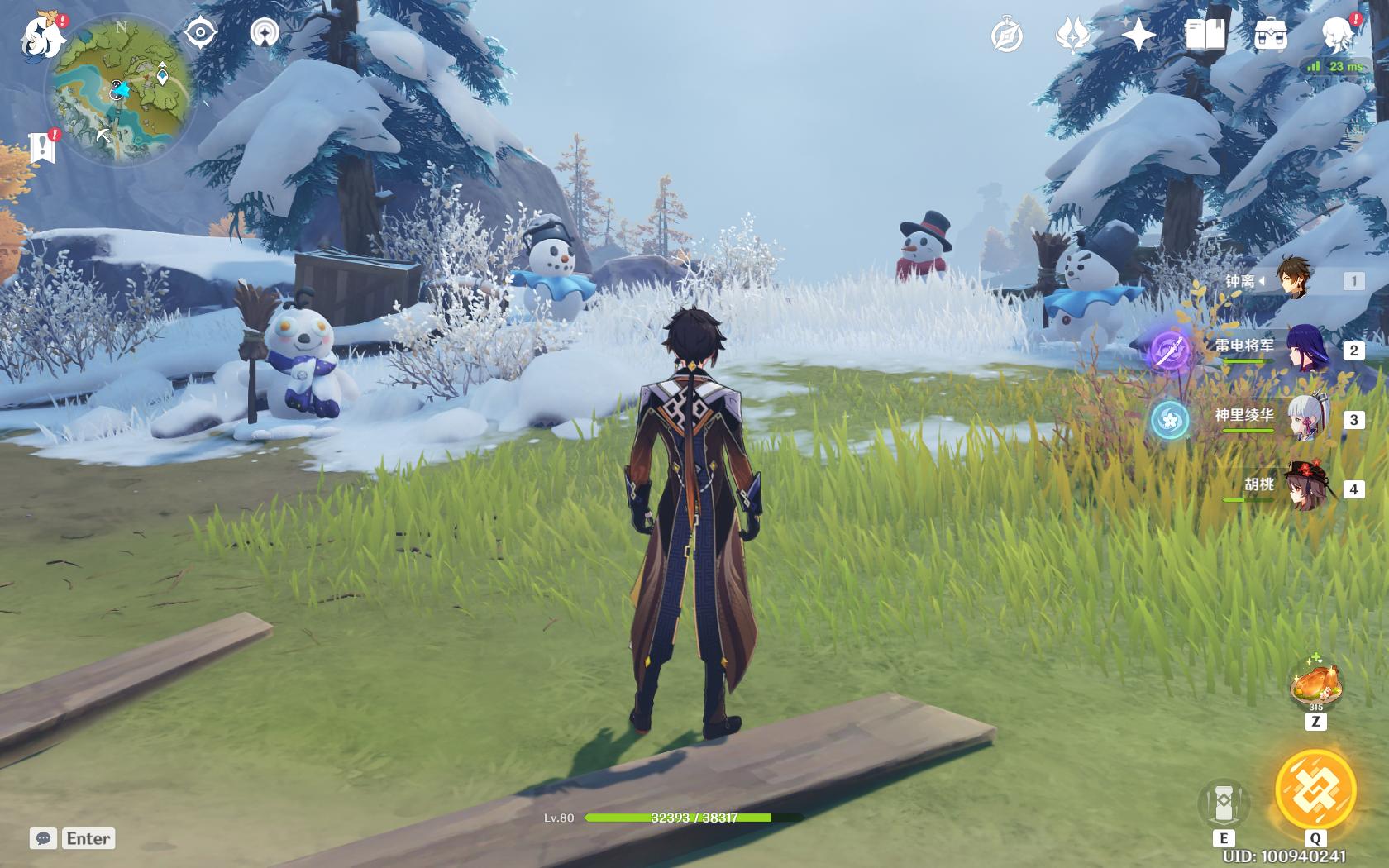Switch to party member 雷电将军
The height and width of the screenshot is (868, 1389).
[1306, 350]
